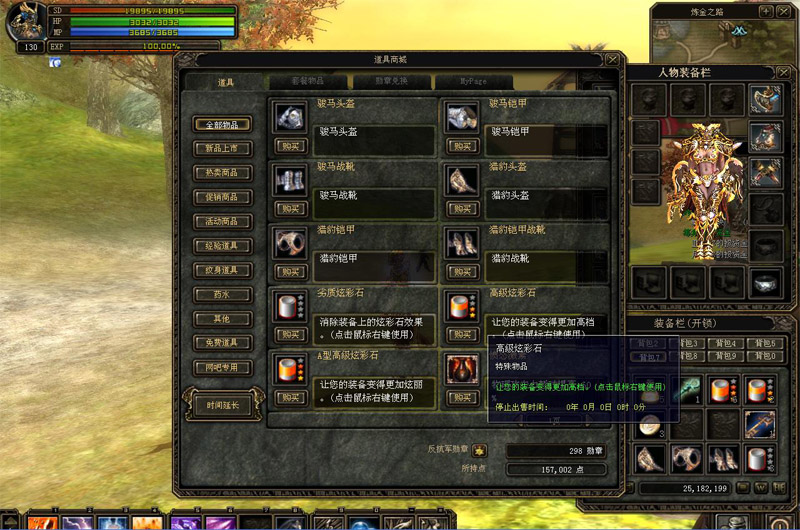Close the 人物装备栏 equipment panel

click(x=782, y=72)
